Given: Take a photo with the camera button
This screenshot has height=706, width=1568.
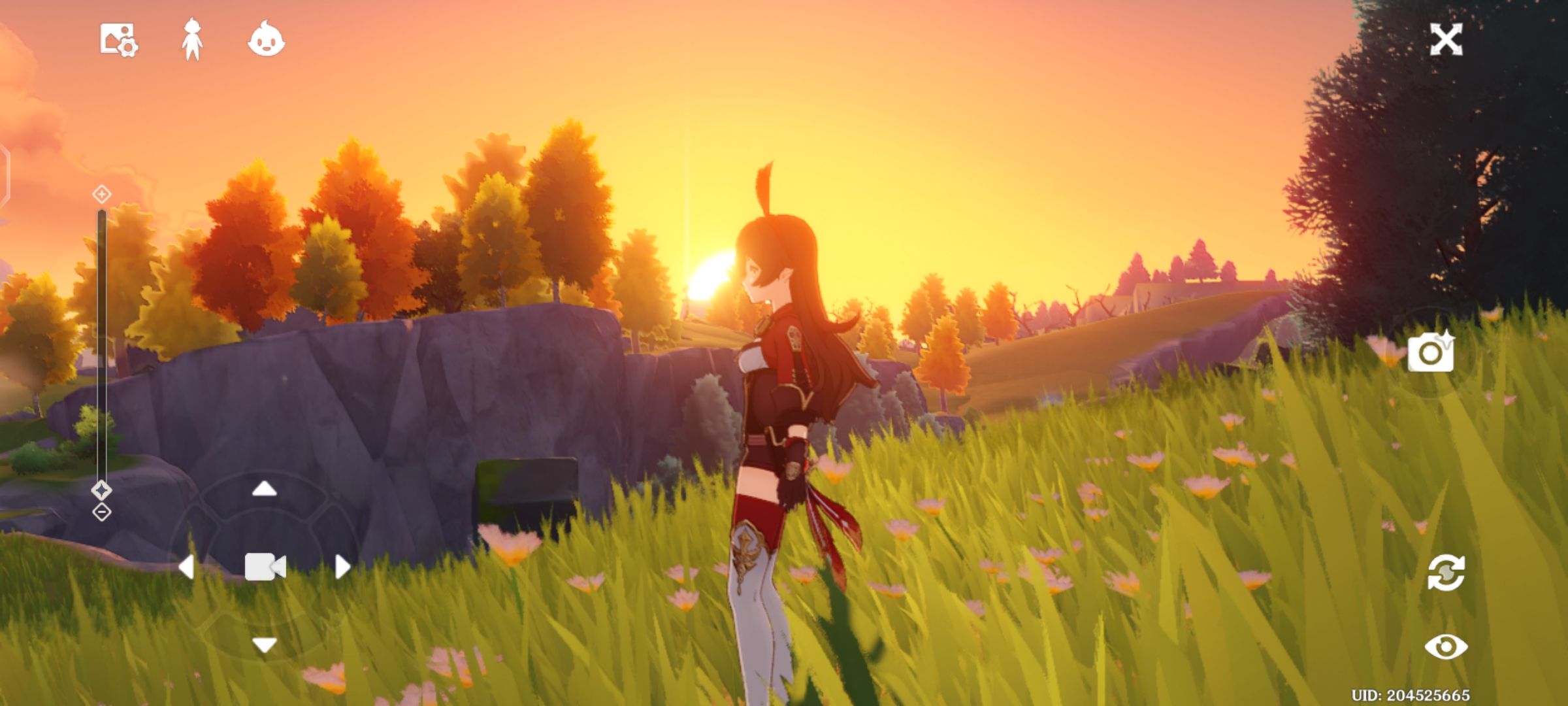Looking at the screenshot, I should [x=1431, y=352].
